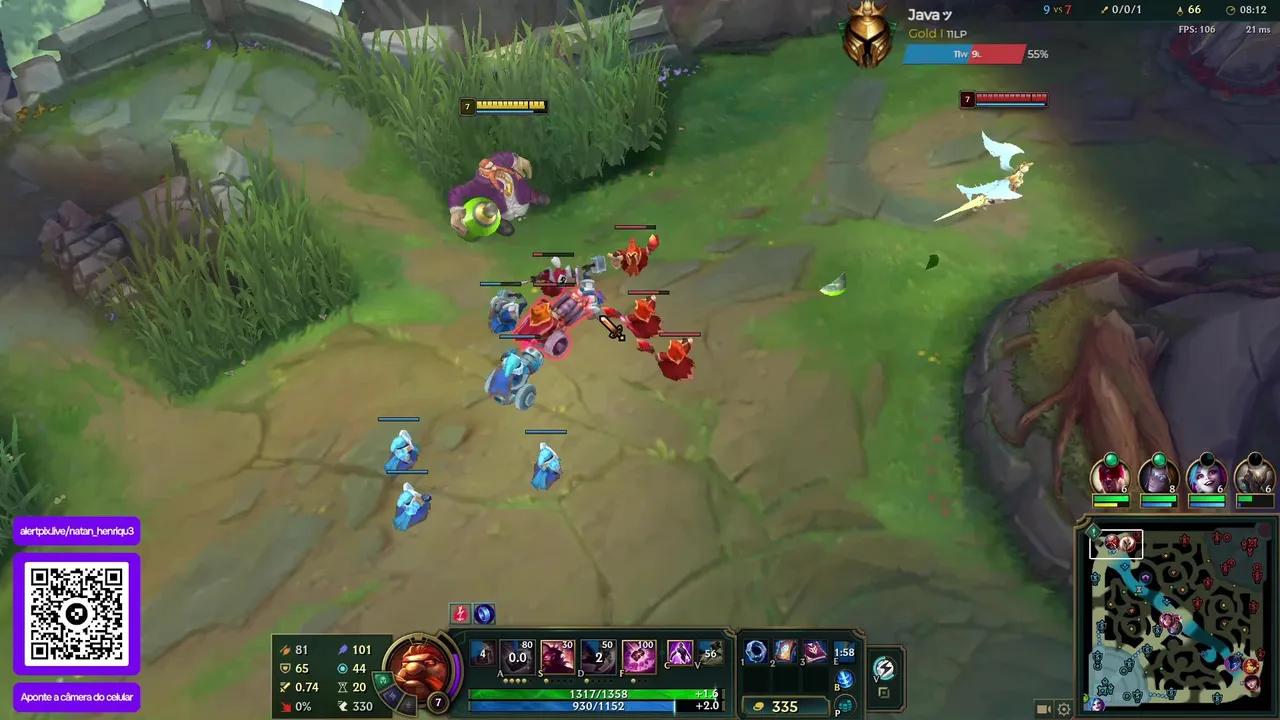
Task: Select Jinx's portrait above the minimap
Action: [1208, 477]
